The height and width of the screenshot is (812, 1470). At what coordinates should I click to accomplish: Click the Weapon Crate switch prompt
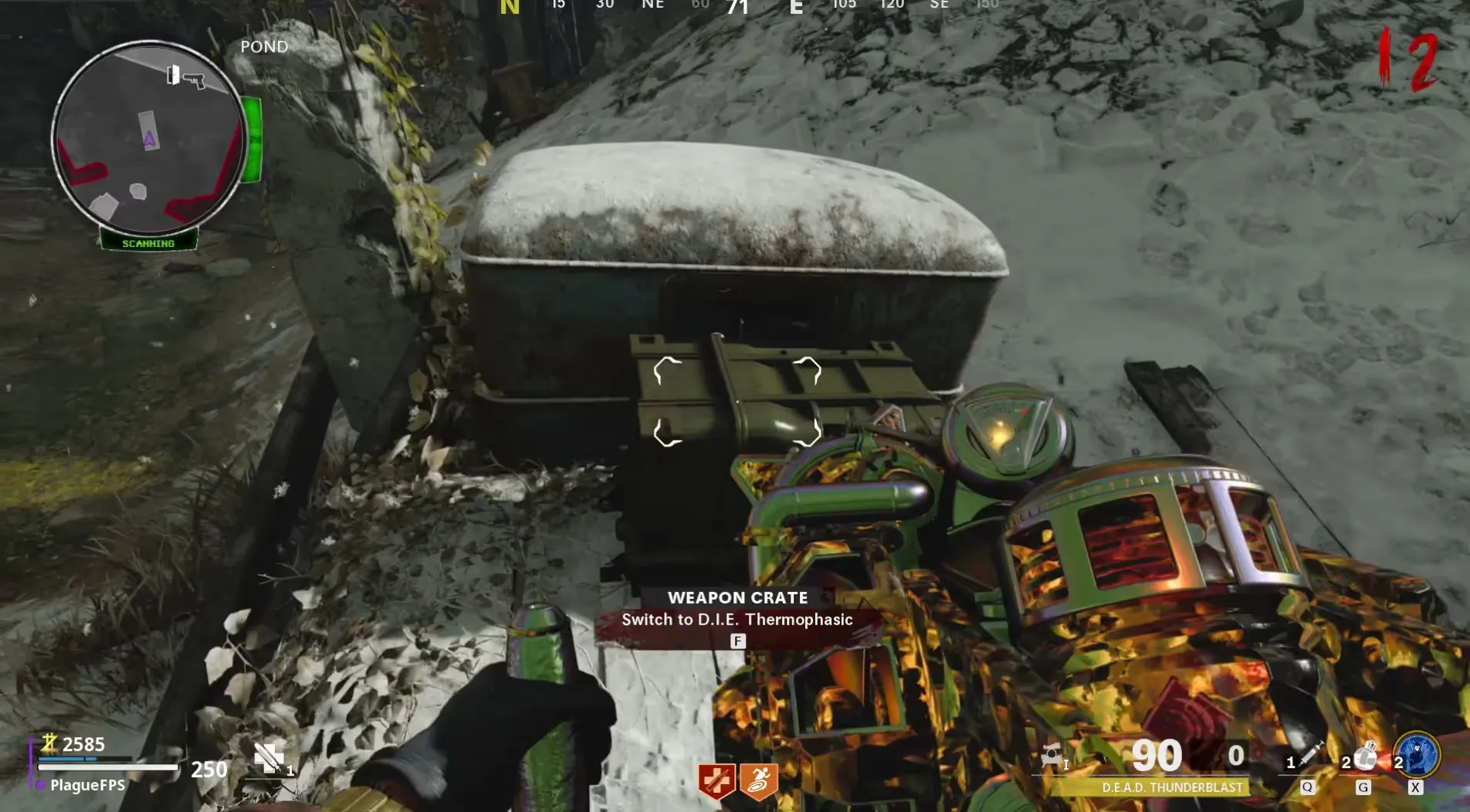737,619
